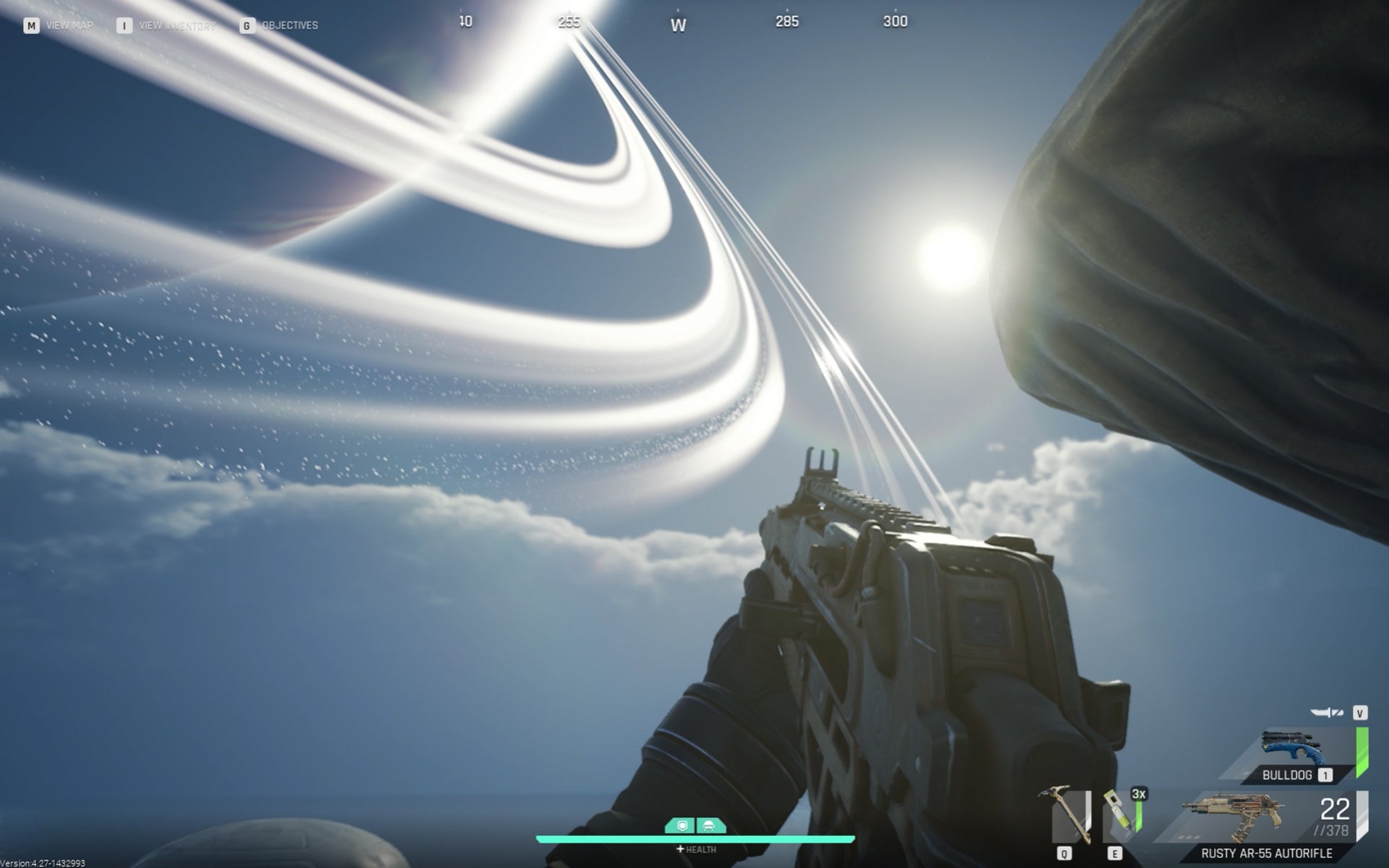
Task: Click the M keybind badge for the map
Action: tap(31, 24)
